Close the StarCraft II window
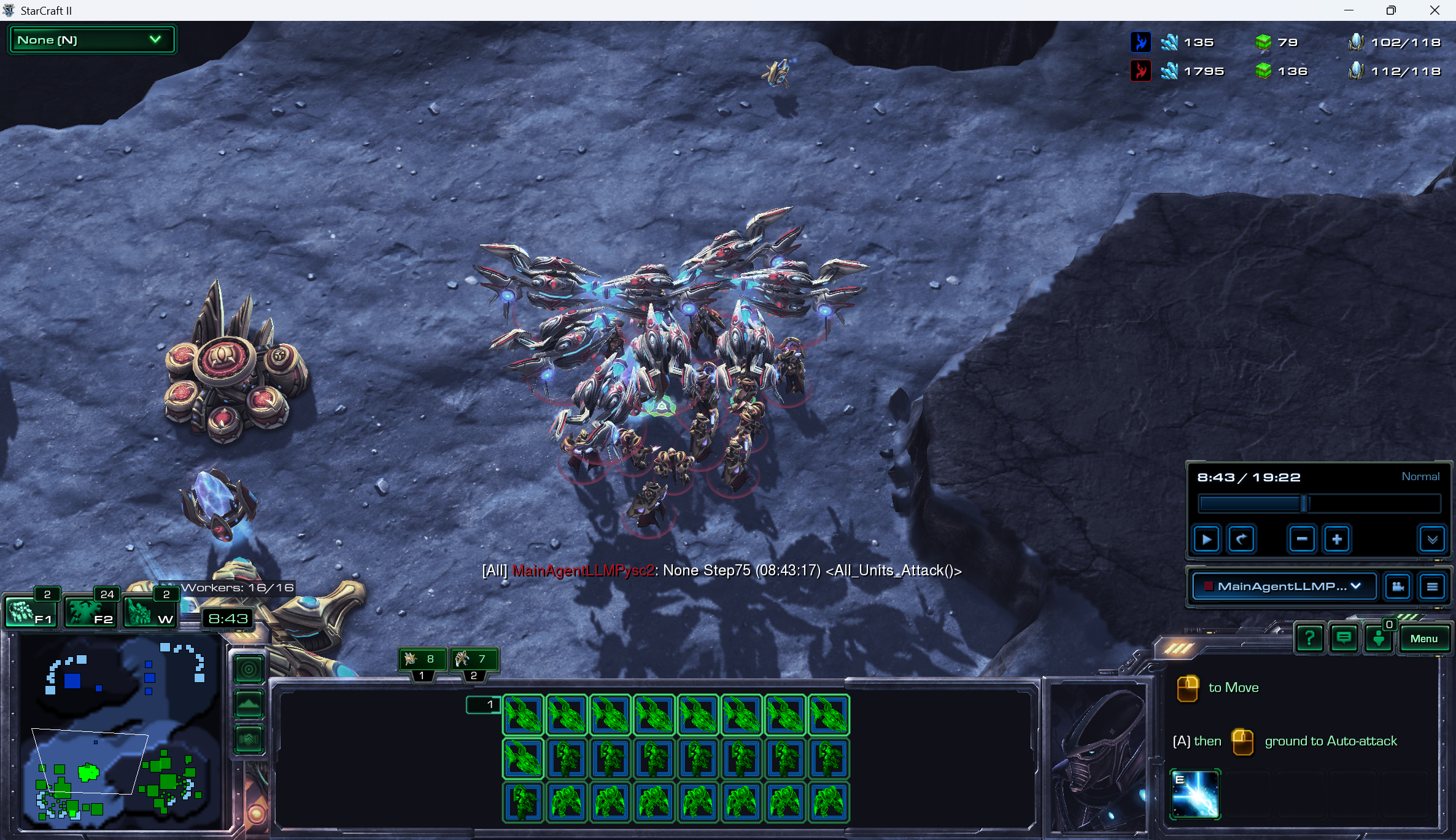 click(x=1435, y=10)
